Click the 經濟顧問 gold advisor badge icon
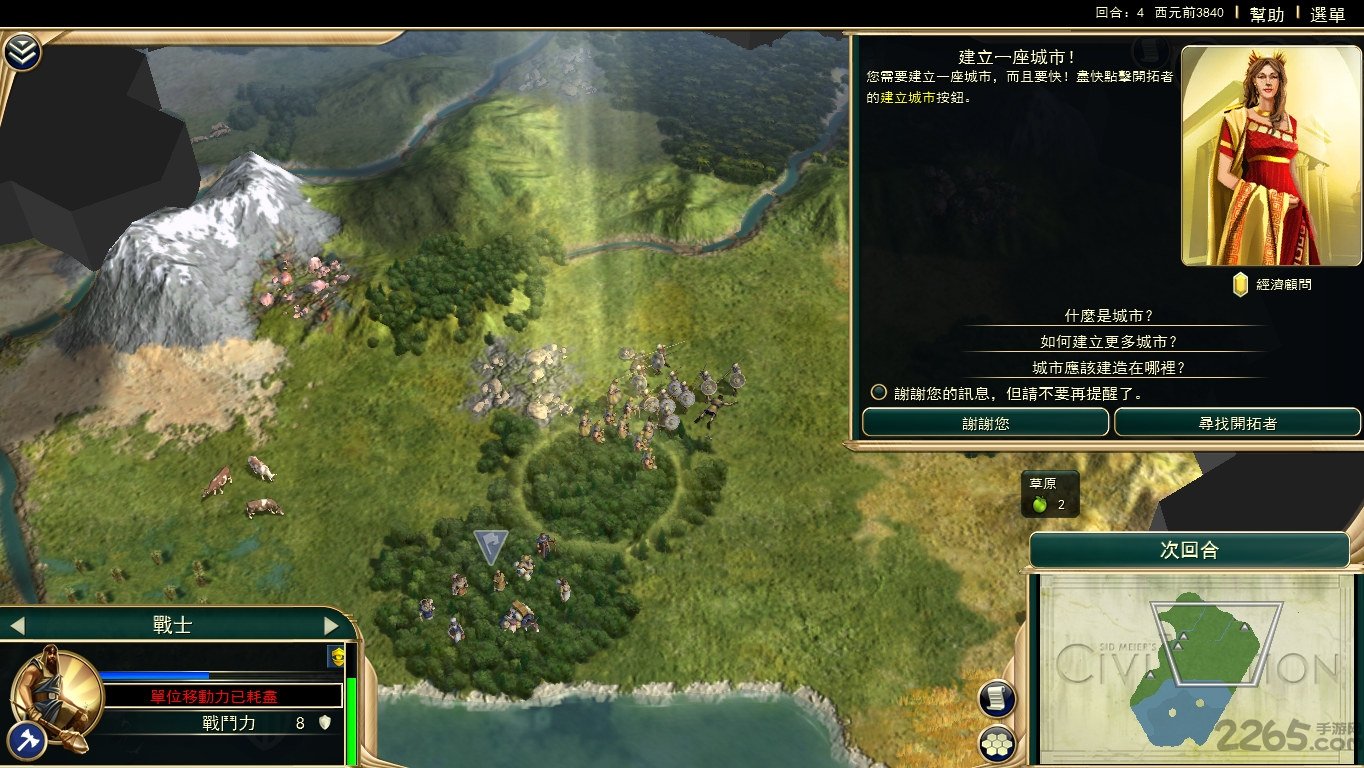 pyautogui.click(x=1240, y=283)
